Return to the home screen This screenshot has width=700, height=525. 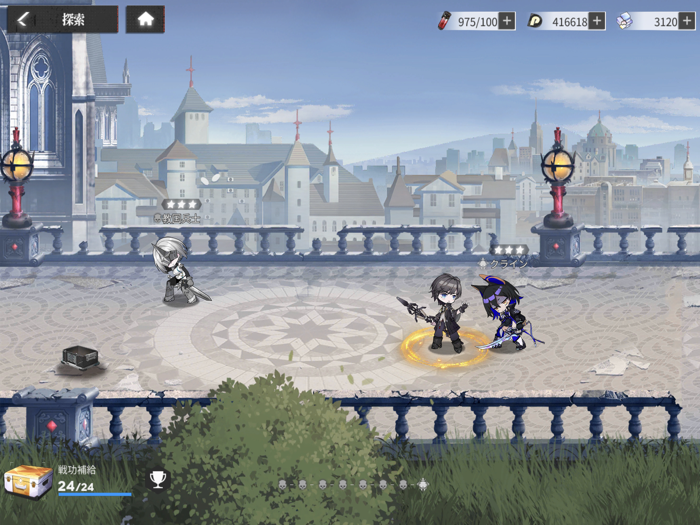click(145, 19)
